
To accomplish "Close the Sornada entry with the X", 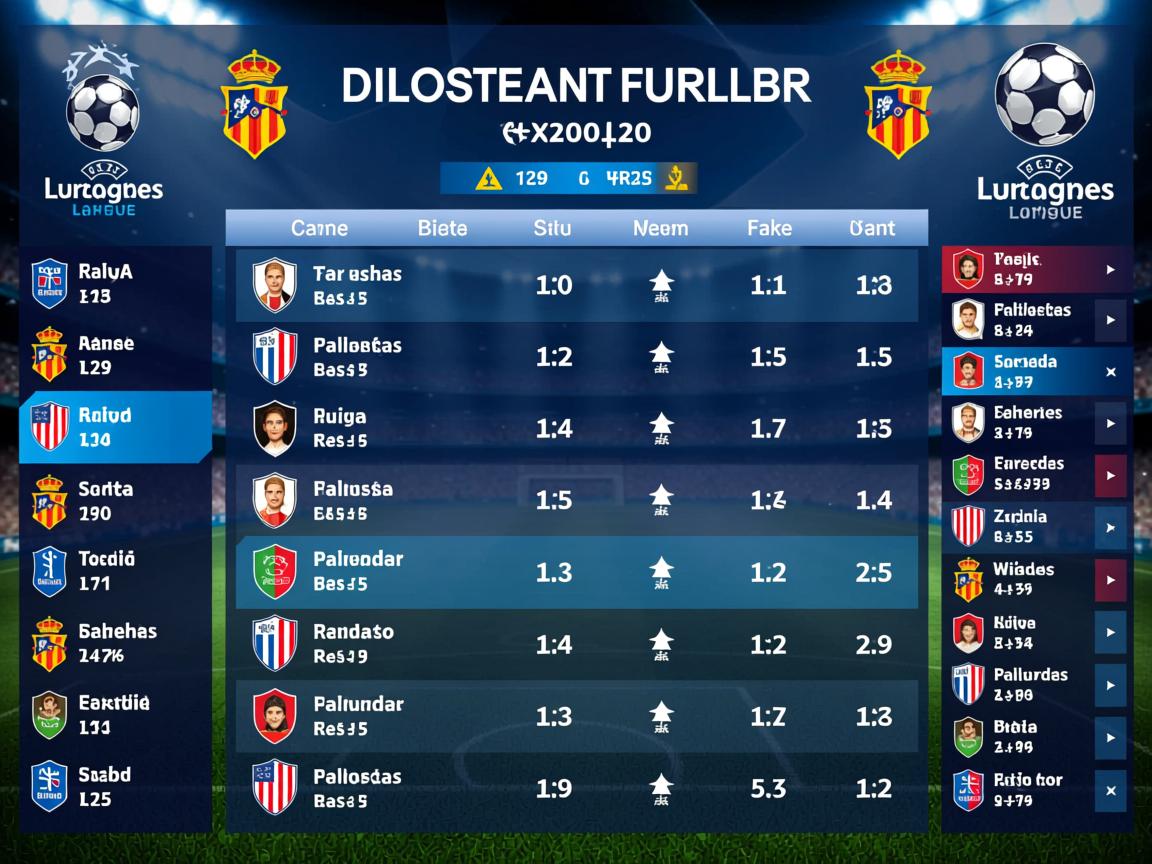I will pyautogui.click(x=1110, y=372).
